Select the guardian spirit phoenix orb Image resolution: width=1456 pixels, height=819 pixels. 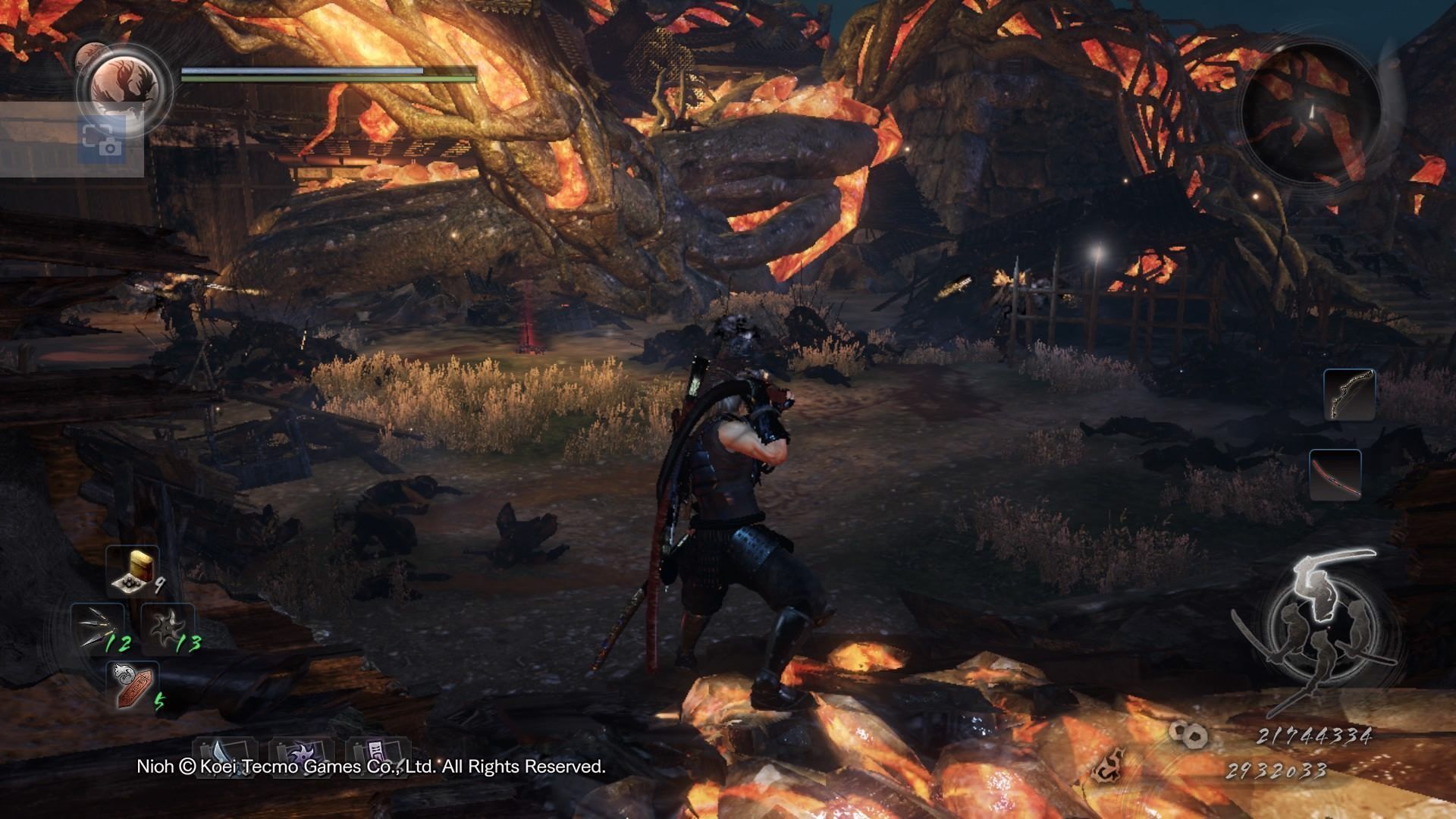pos(124,83)
